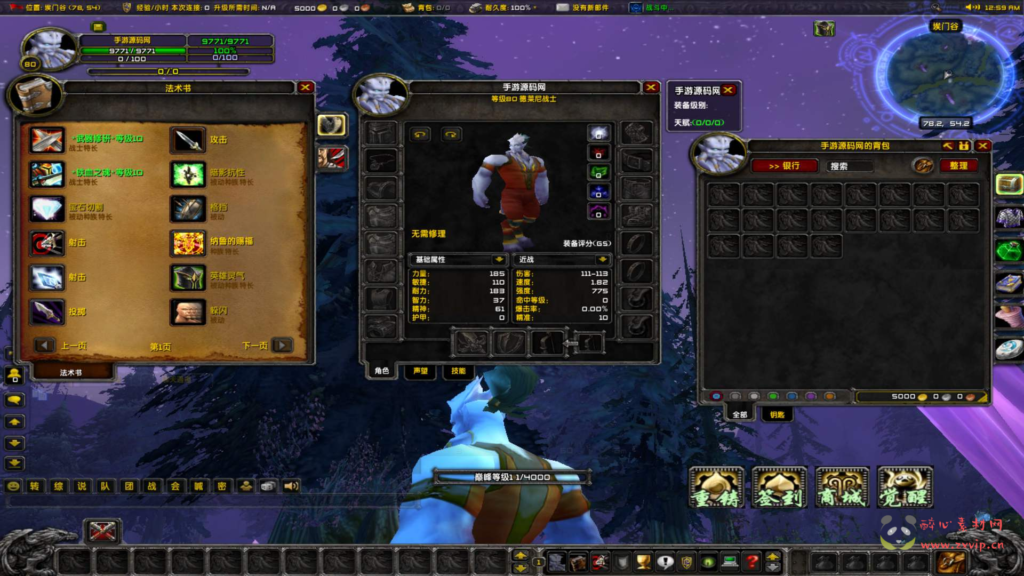Screen dimensions: 1024x576
Task: Click the 宝石切割 diamond skill icon
Action: click(46, 208)
